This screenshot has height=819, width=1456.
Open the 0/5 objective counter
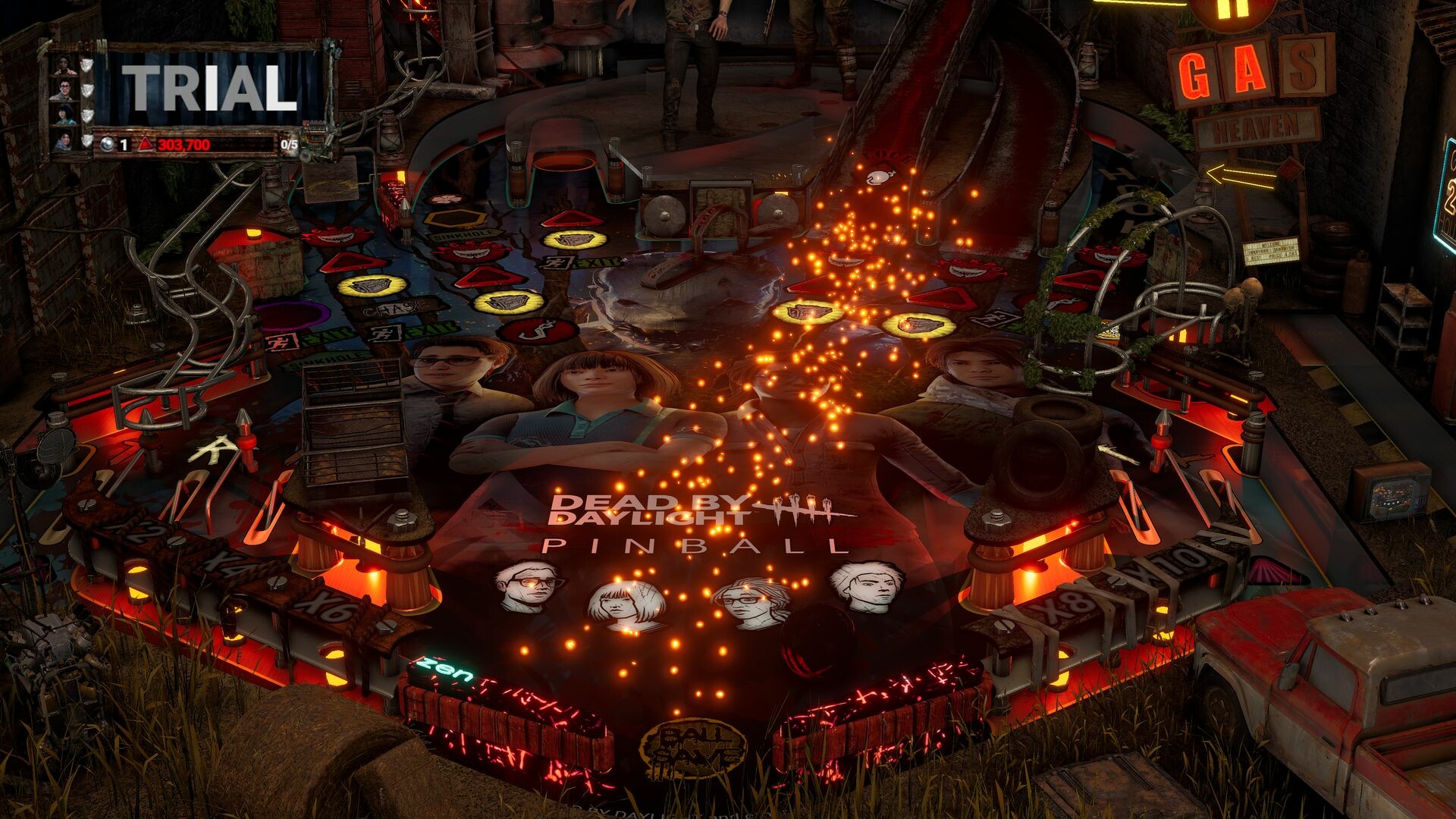[288, 144]
